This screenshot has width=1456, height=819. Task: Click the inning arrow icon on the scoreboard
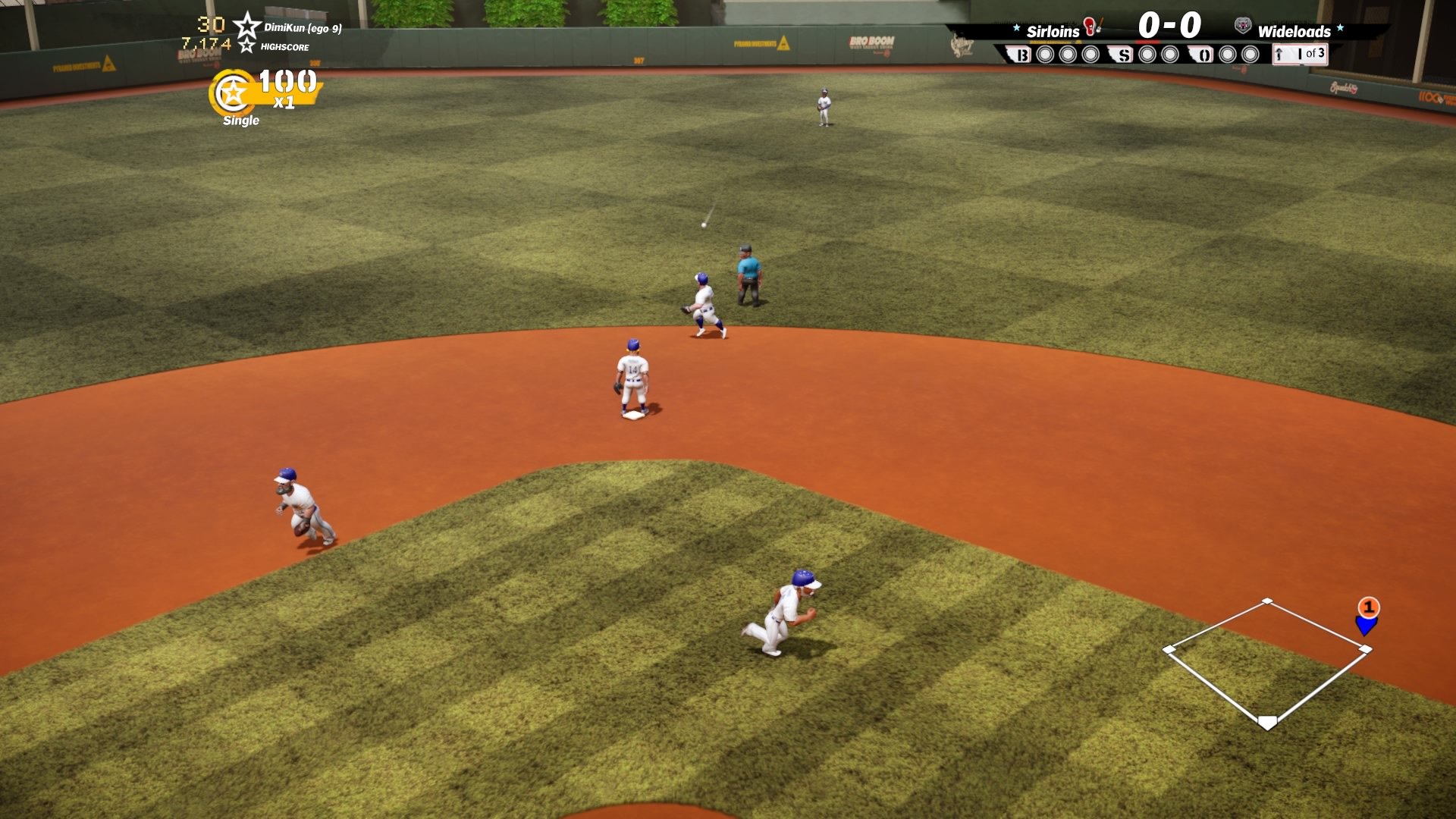click(1278, 55)
